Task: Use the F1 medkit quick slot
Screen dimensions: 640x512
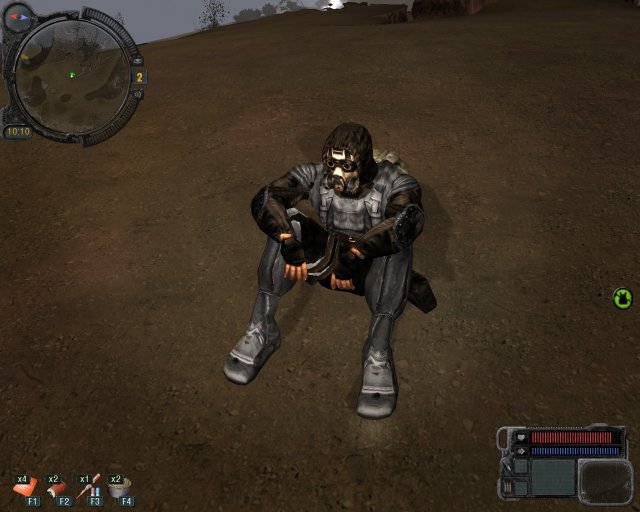Action: (x=24, y=488)
